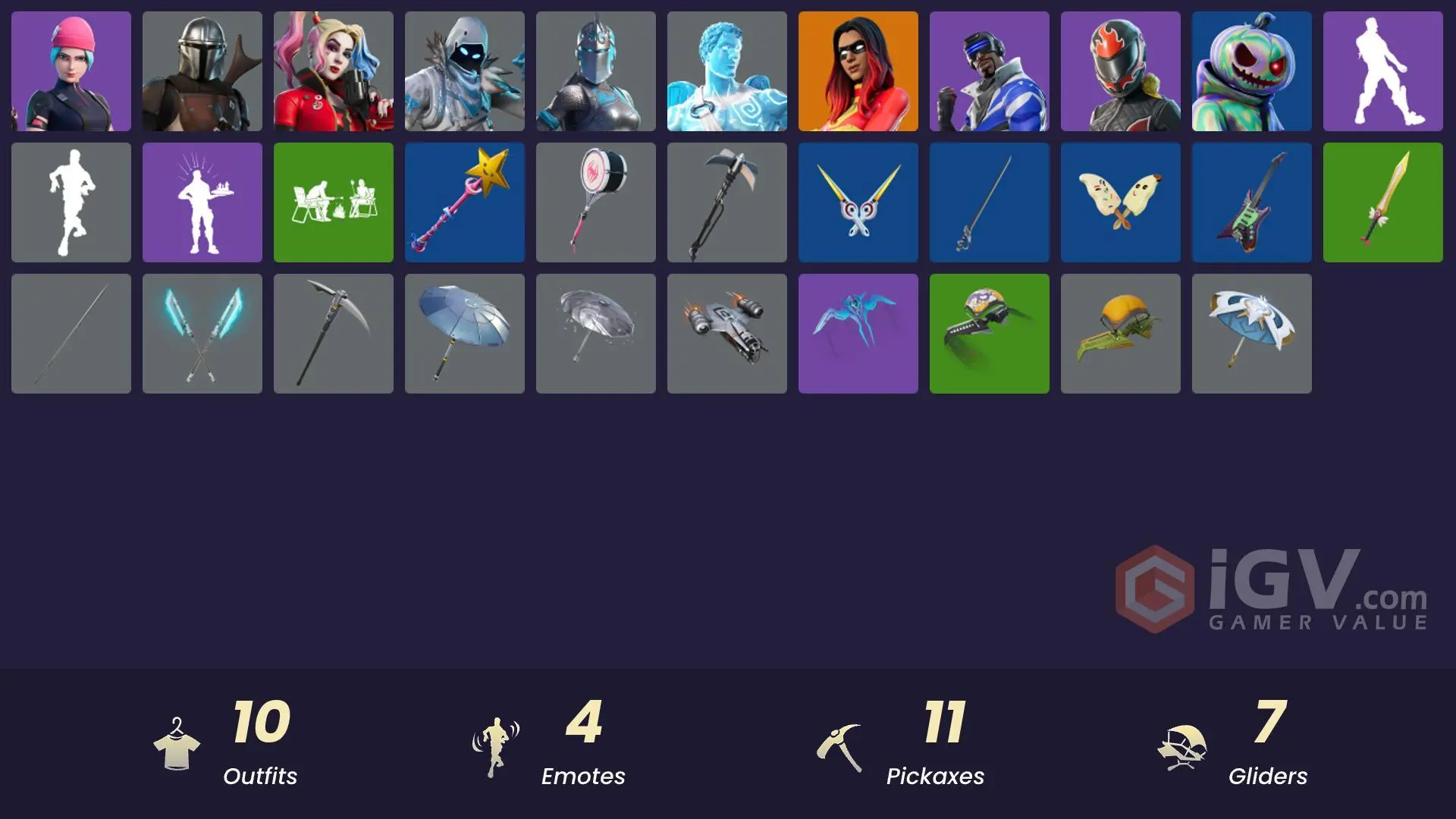Select the Star Wand pickaxe icon
1456x819 pixels.
[464, 202]
